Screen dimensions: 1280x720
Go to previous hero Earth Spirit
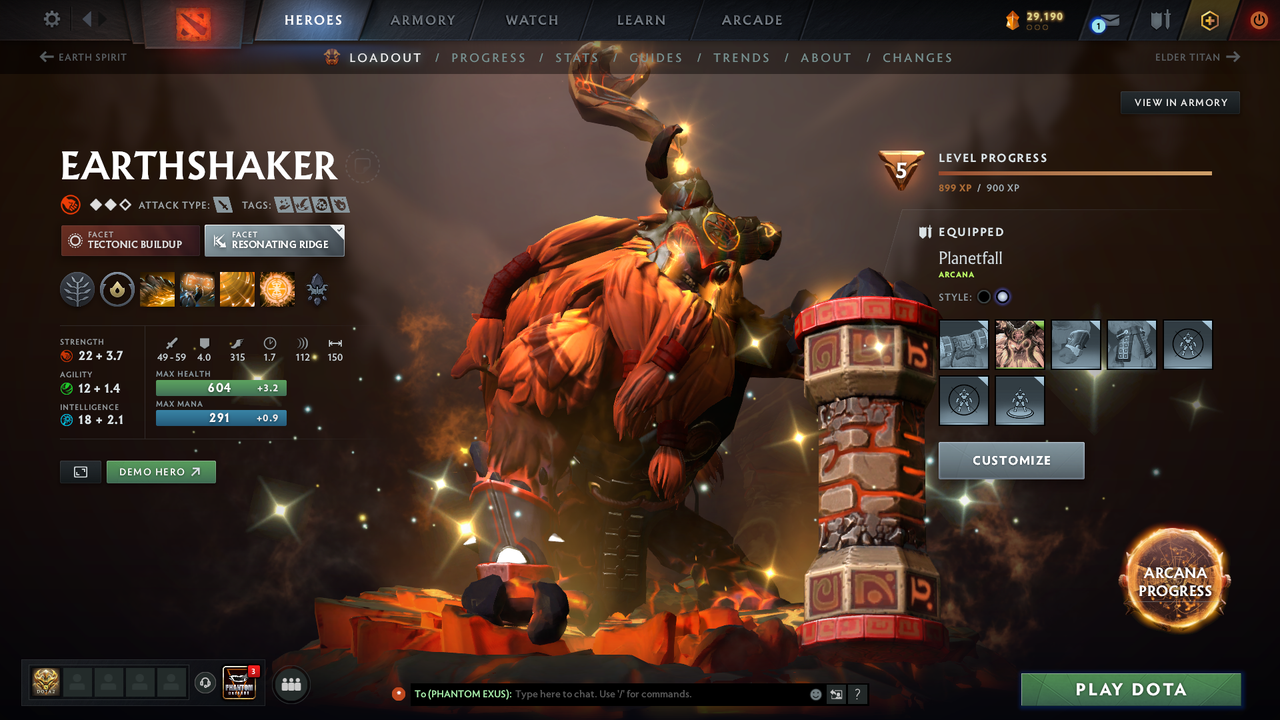click(x=83, y=57)
